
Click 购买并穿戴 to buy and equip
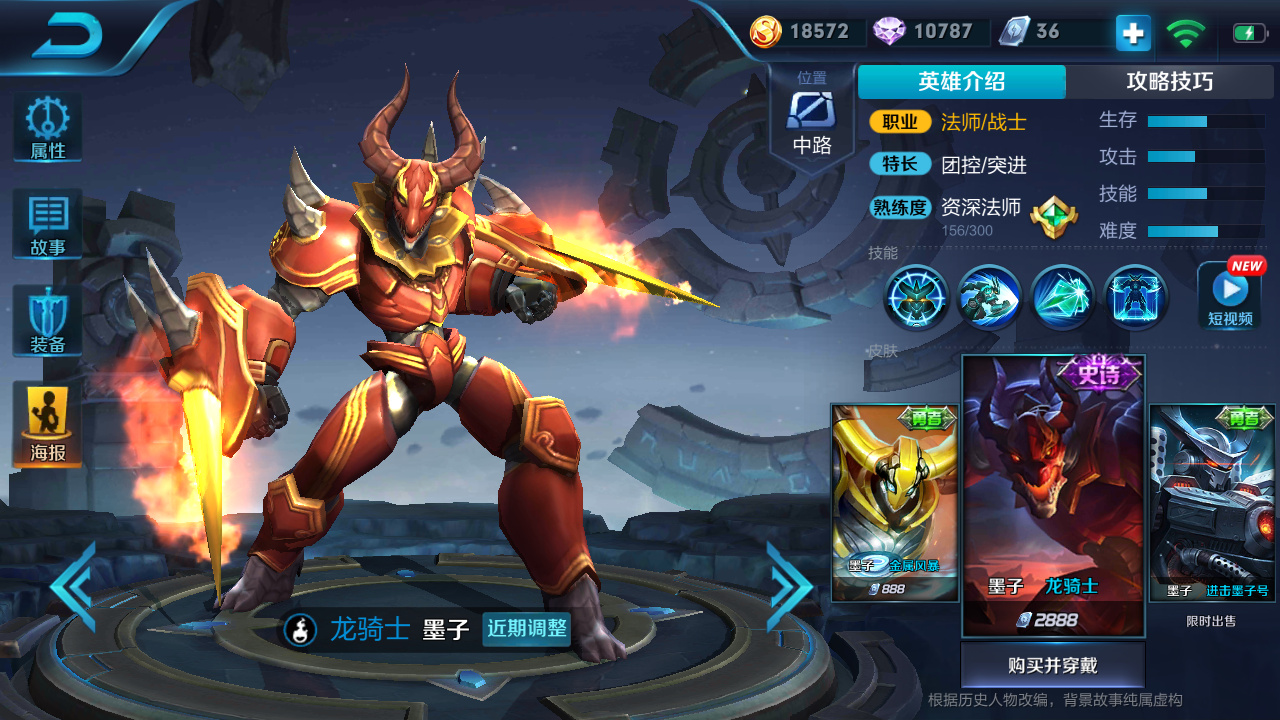(1052, 665)
